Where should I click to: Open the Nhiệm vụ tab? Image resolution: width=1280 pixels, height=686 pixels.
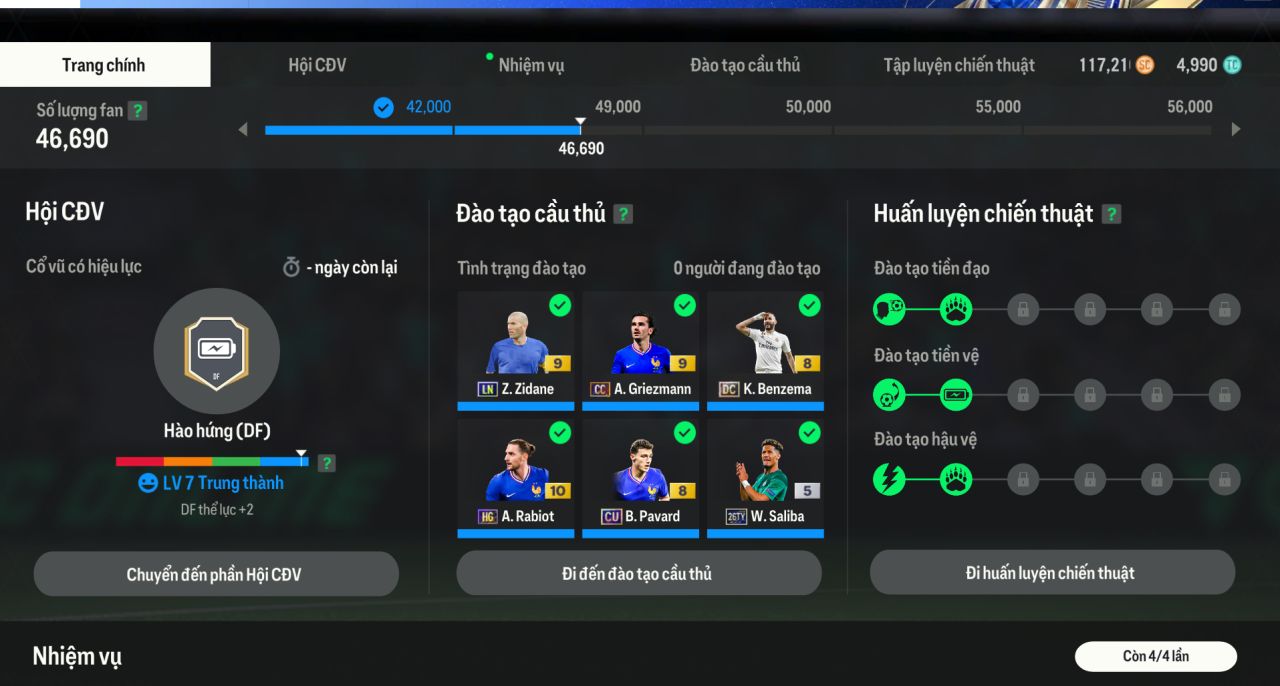pyautogui.click(x=531, y=66)
